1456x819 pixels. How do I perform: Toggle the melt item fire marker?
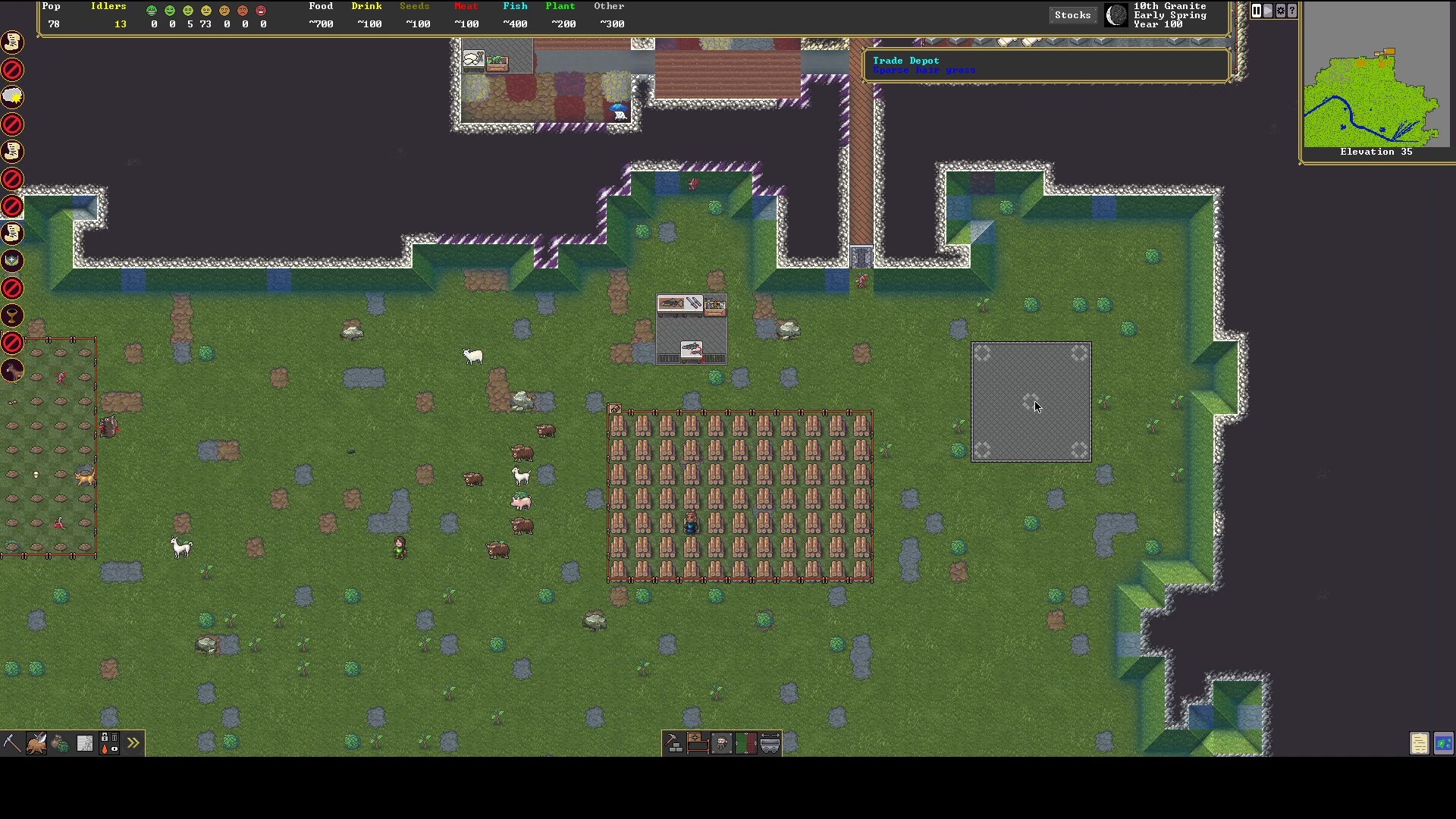point(105,749)
